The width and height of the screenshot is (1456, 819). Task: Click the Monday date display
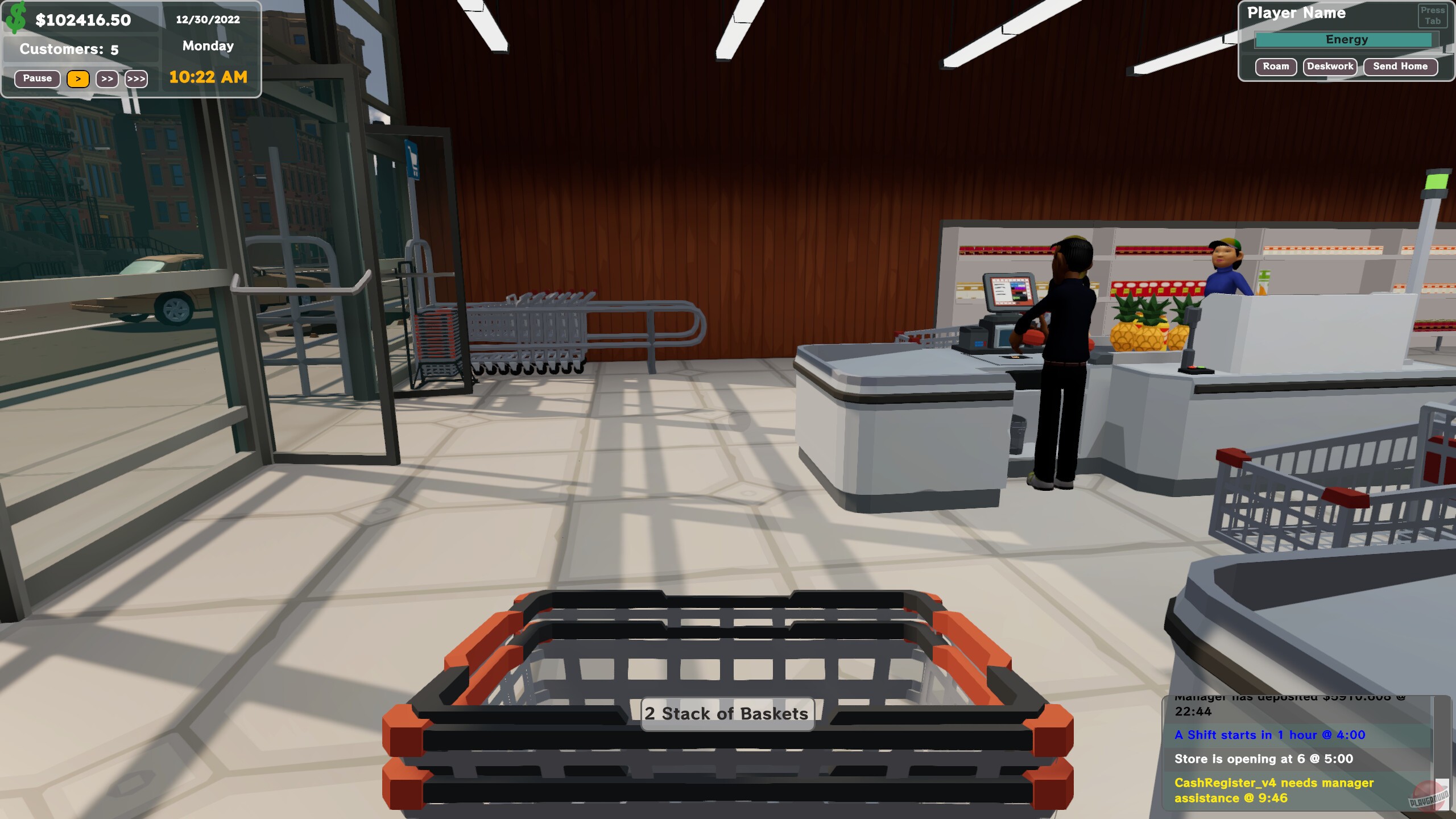(x=208, y=46)
